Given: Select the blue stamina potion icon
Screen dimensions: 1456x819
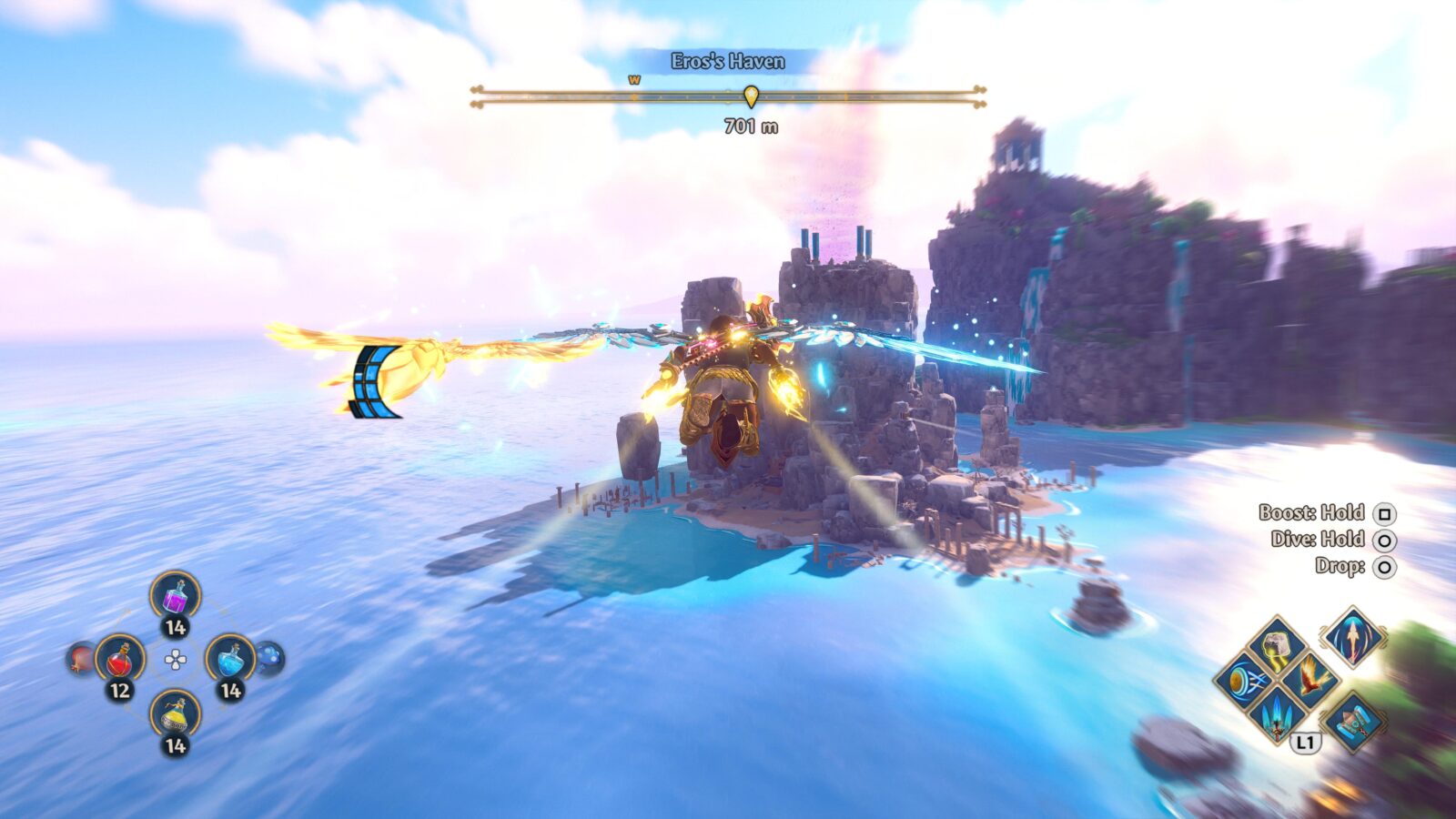Looking at the screenshot, I should [x=231, y=660].
